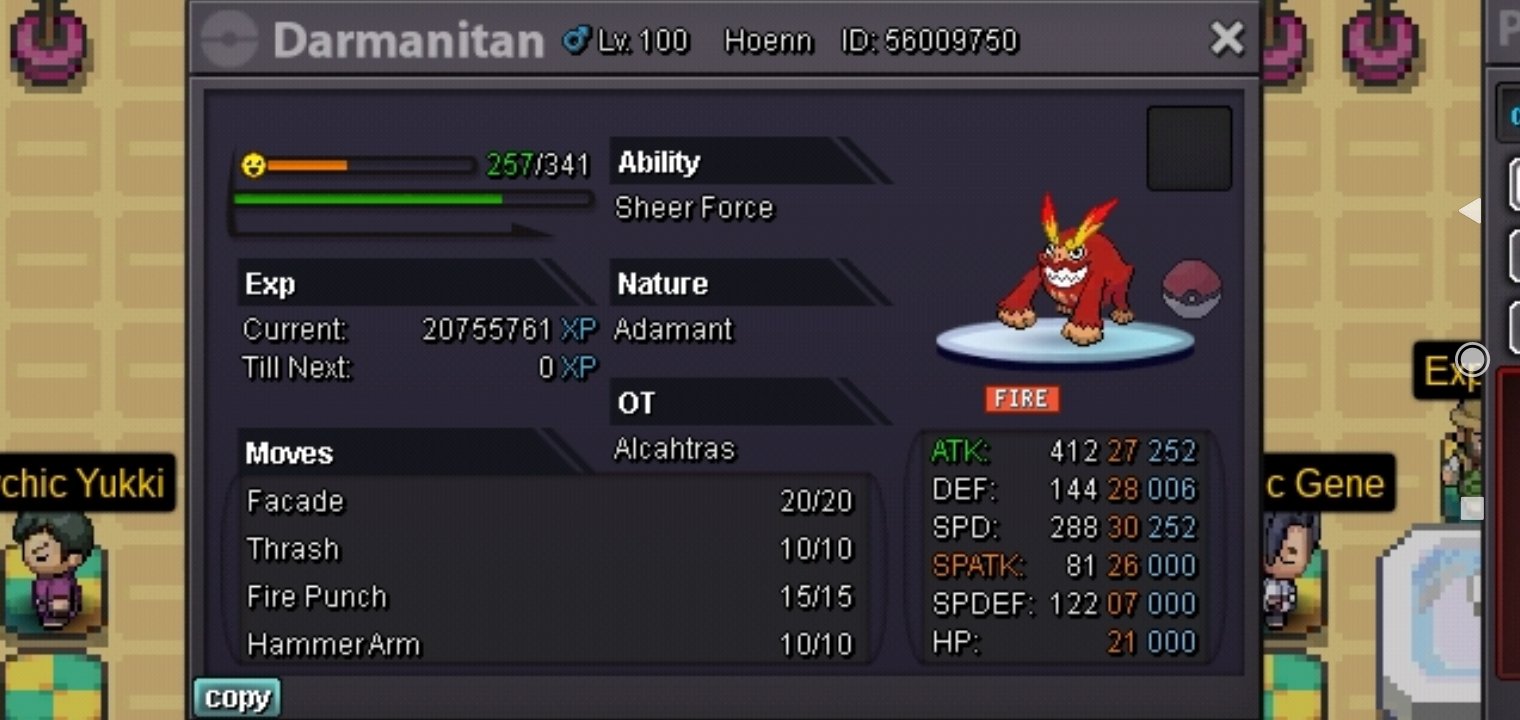Click the empty held item slot

1188,148
